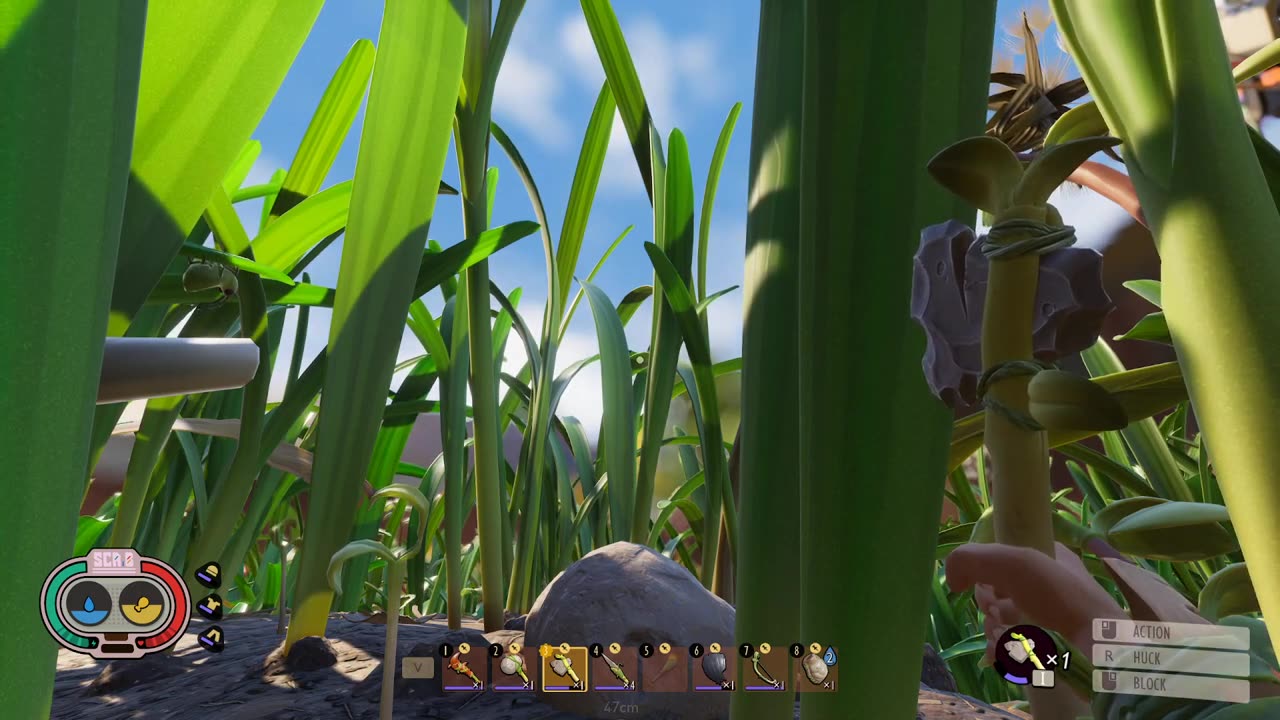1280x720 pixels.
Task: Click the equipped axe icon showing x1
Action: (x=1025, y=655)
